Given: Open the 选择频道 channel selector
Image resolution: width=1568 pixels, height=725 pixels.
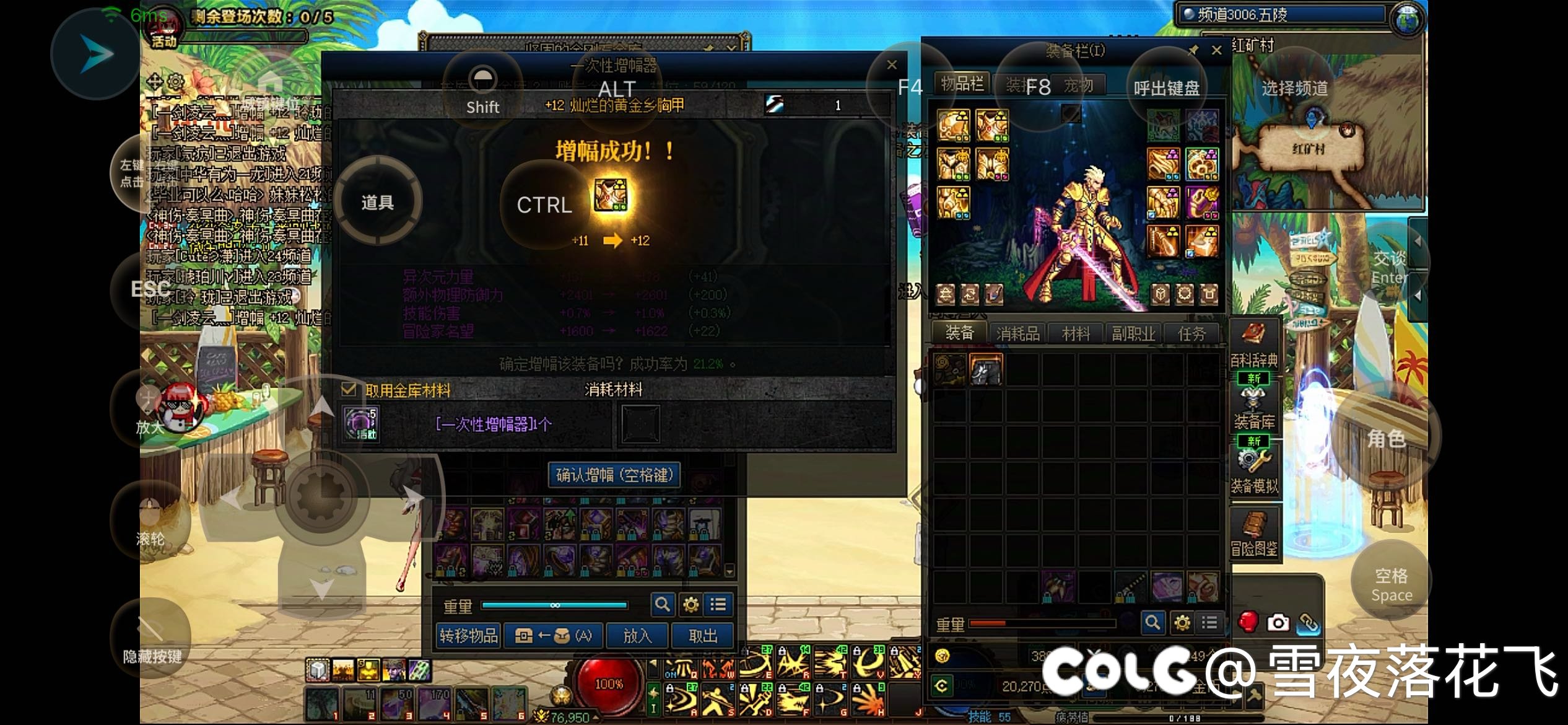Looking at the screenshot, I should (x=1295, y=89).
